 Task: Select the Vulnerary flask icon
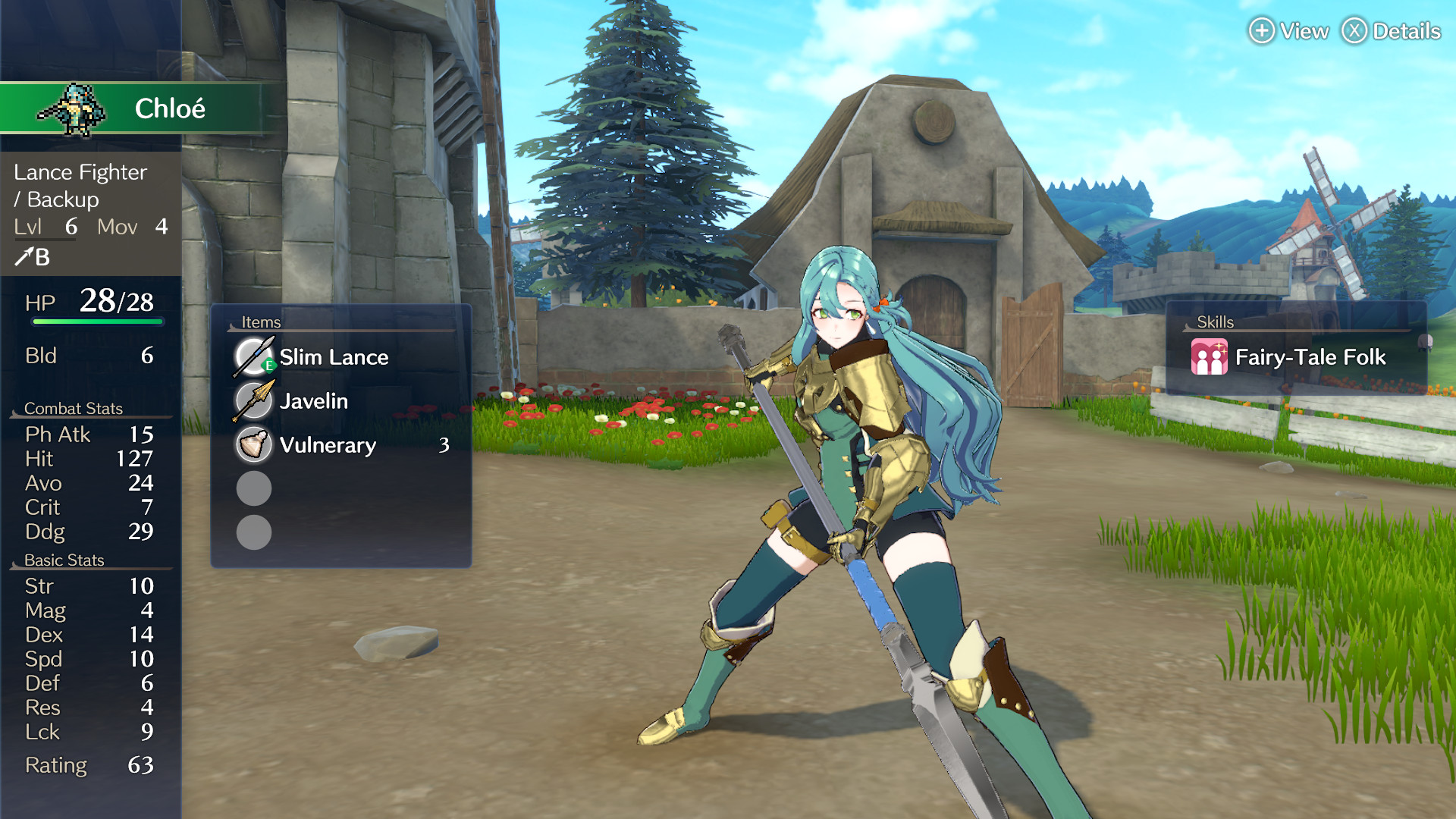tap(253, 446)
